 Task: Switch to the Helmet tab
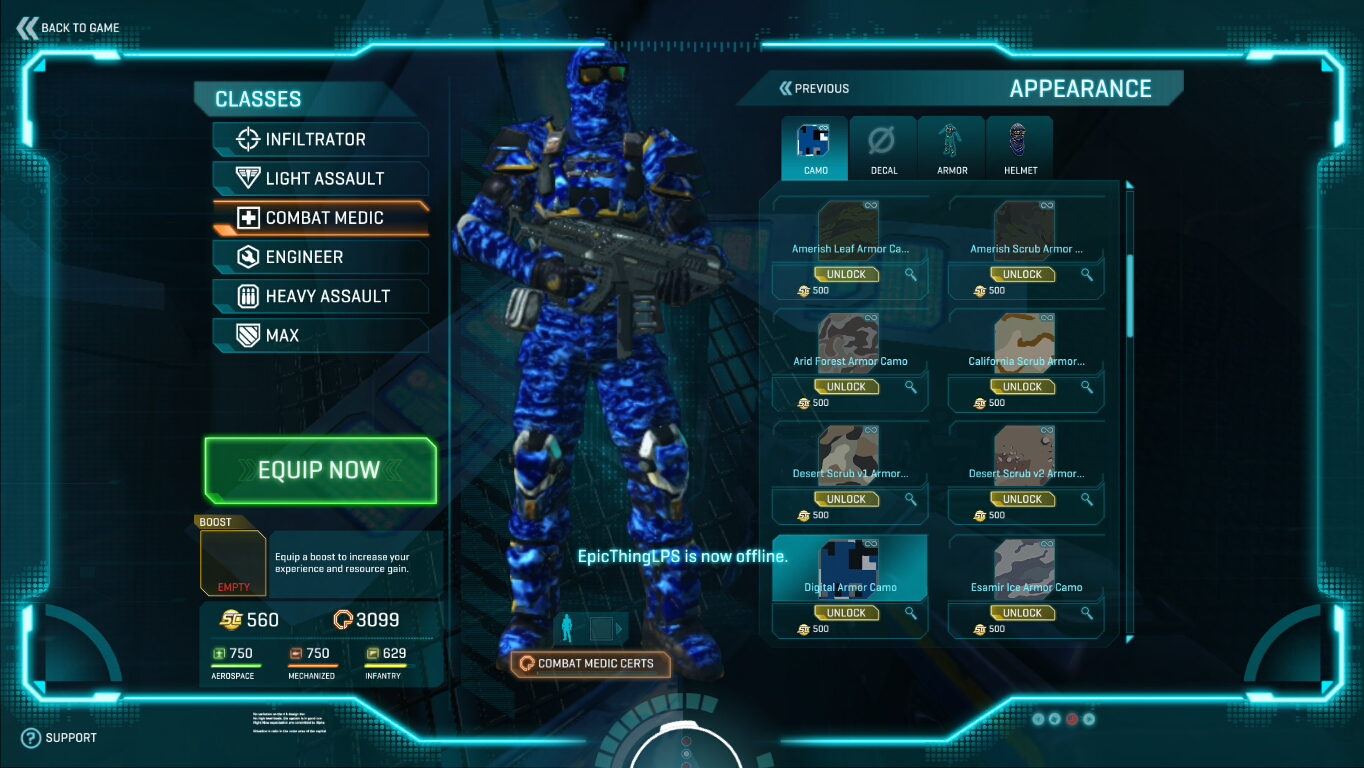pos(1020,148)
